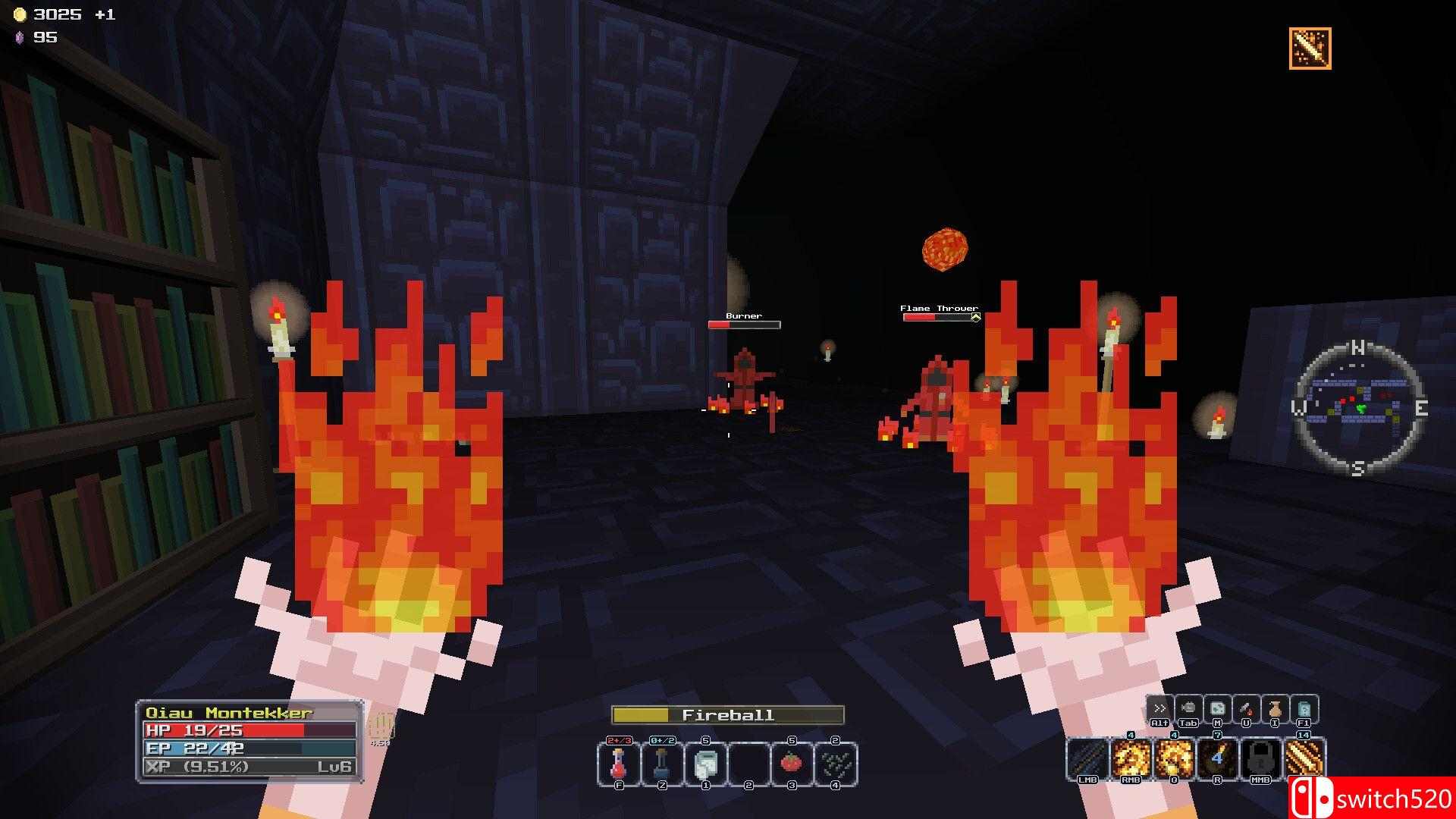Expand the menu bar with double-arrow button
1456x819 pixels.
pyautogui.click(x=1159, y=708)
